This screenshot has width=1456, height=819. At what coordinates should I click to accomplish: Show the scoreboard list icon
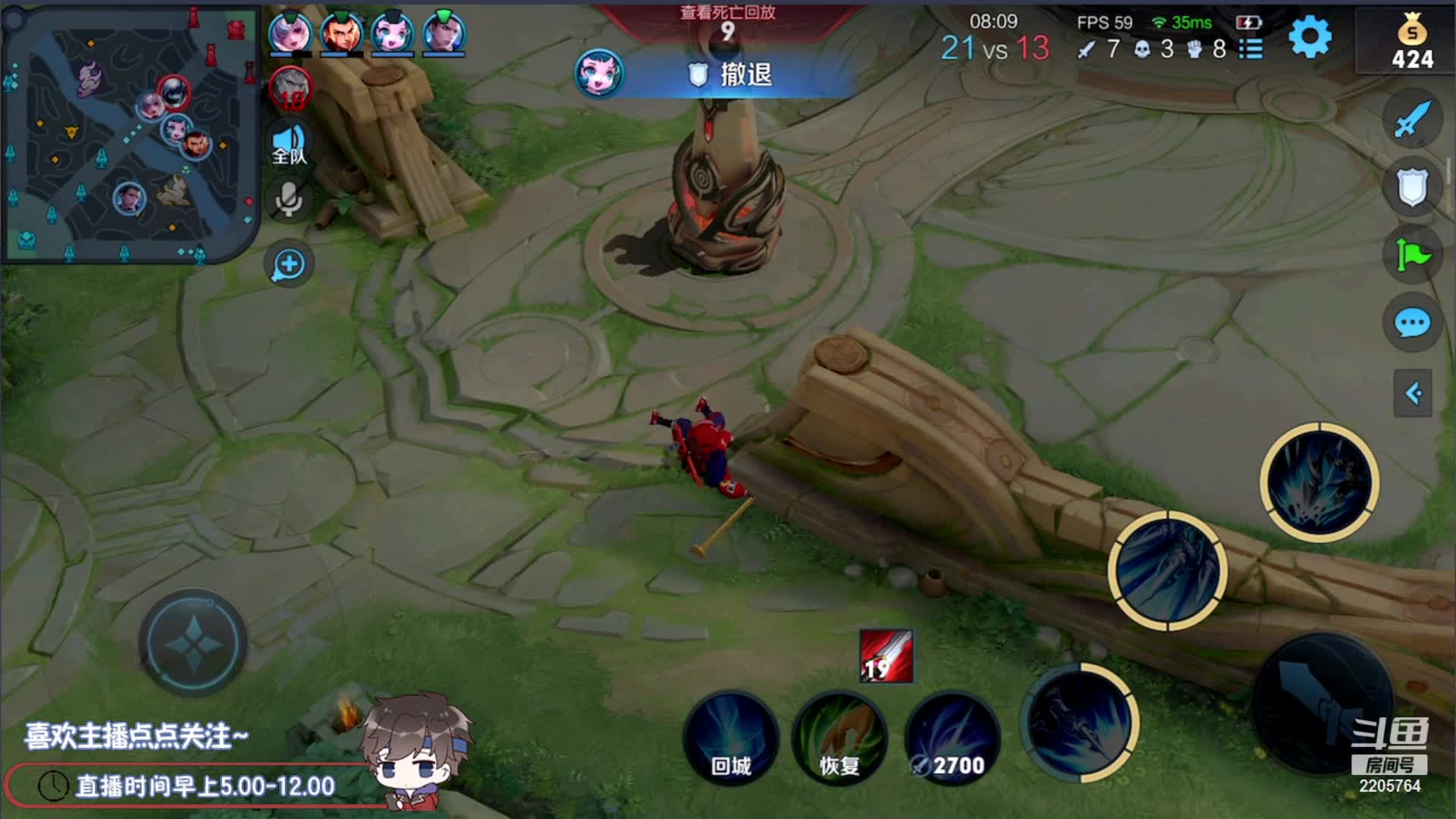(1251, 49)
